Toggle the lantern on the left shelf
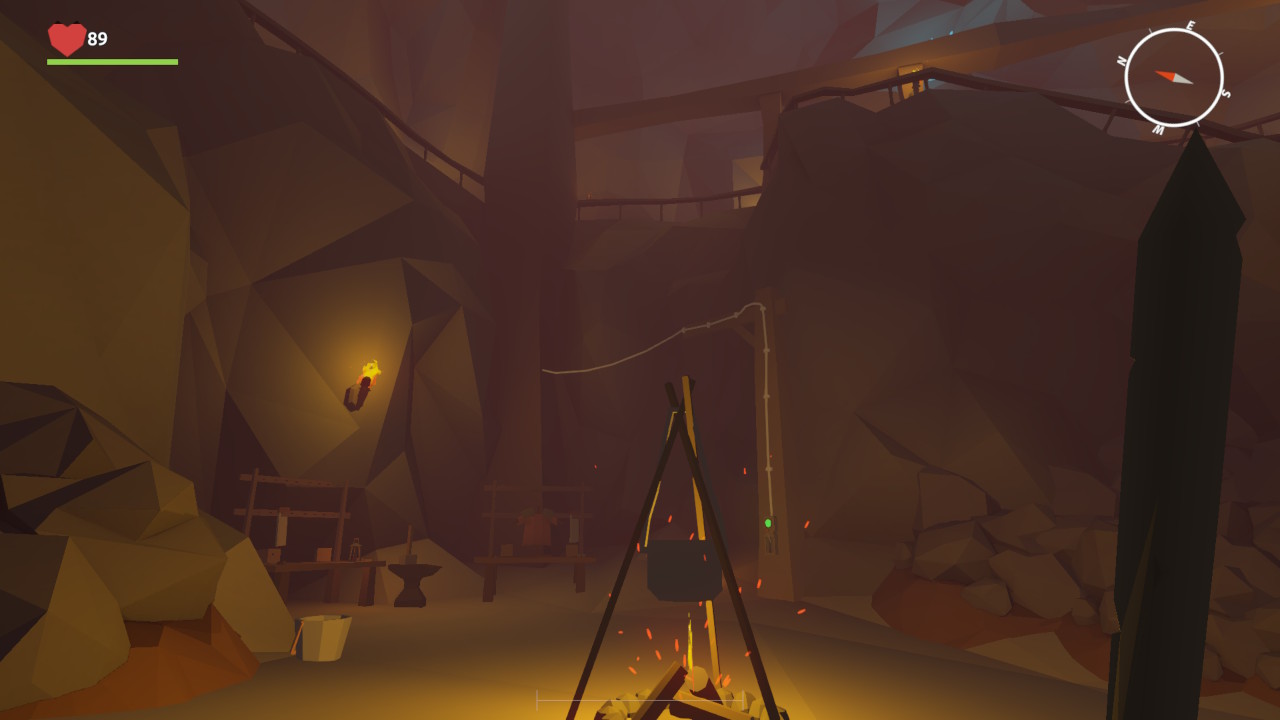 [x=354, y=548]
